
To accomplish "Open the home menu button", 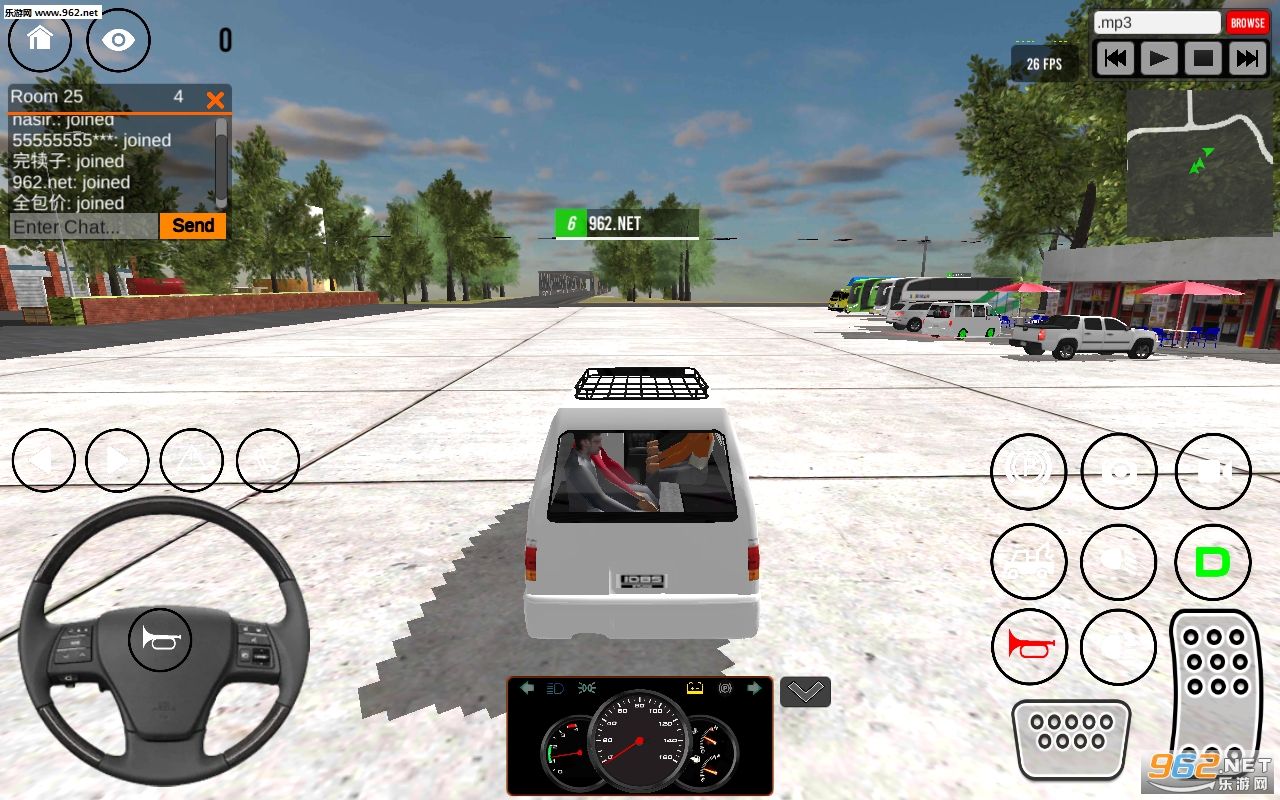I will pos(40,40).
